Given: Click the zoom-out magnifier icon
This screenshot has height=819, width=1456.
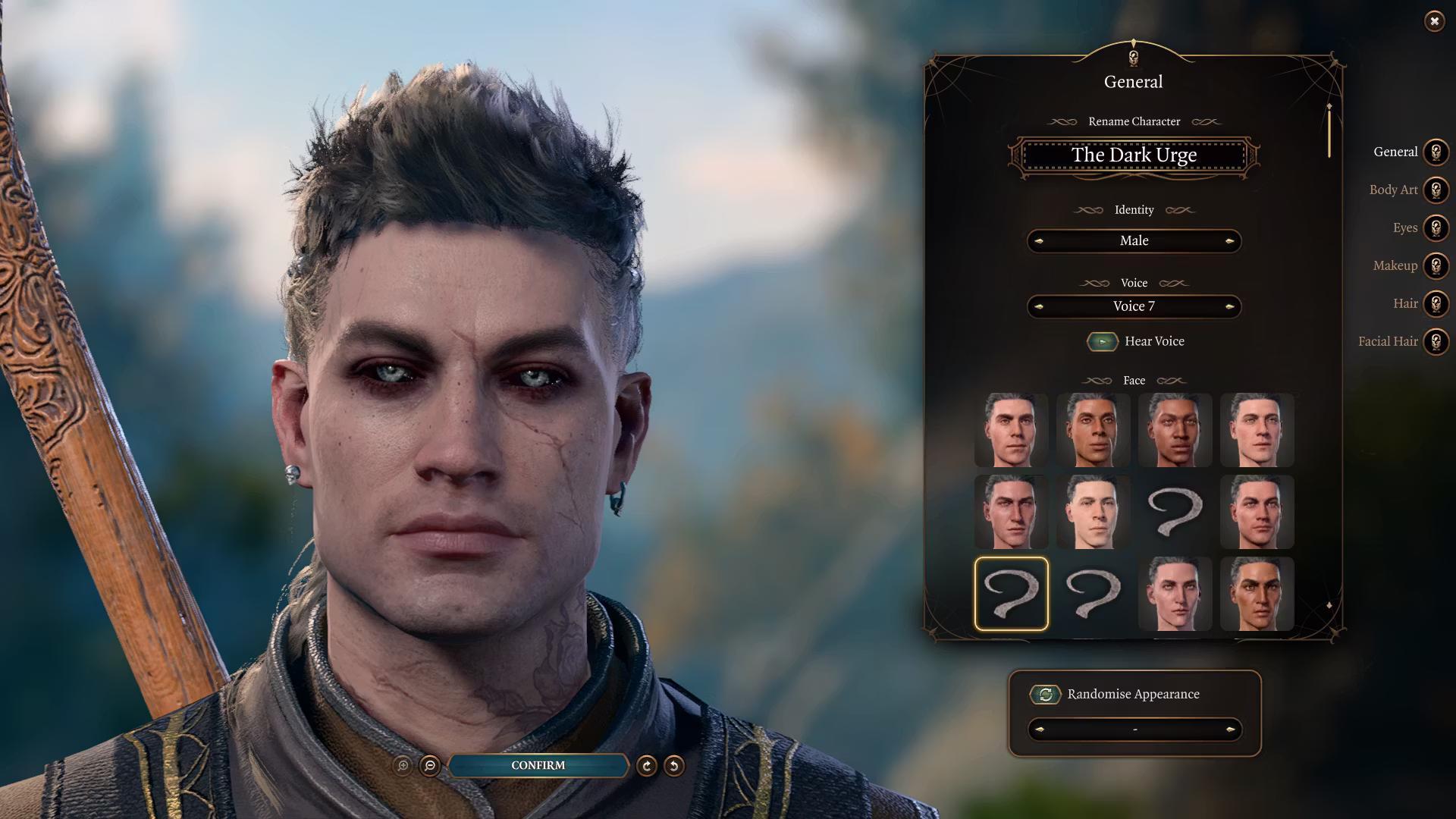Looking at the screenshot, I should (x=429, y=766).
